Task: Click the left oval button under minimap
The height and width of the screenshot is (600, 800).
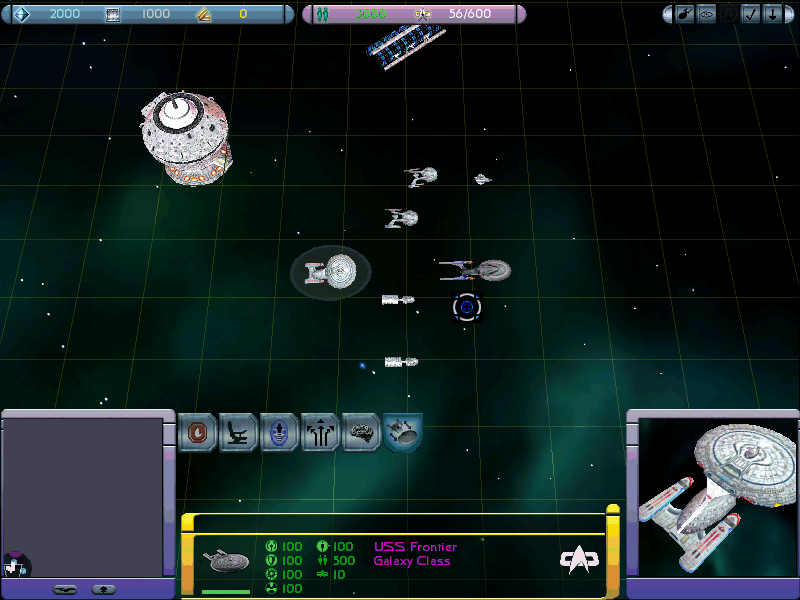Action: (x=65, y=589)
